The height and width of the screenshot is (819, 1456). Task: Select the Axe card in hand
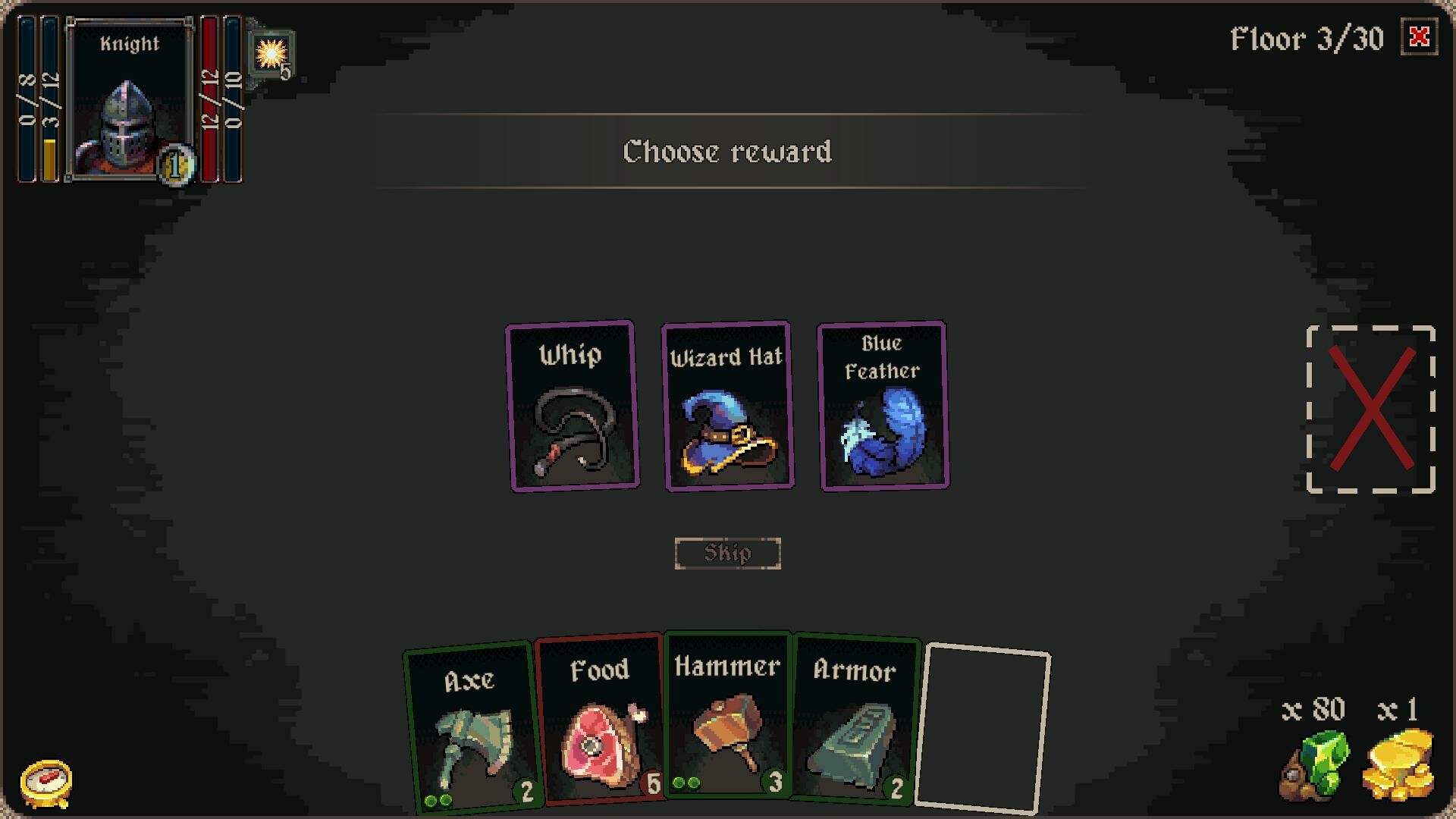pyautogui.click(x=472, y=728)
